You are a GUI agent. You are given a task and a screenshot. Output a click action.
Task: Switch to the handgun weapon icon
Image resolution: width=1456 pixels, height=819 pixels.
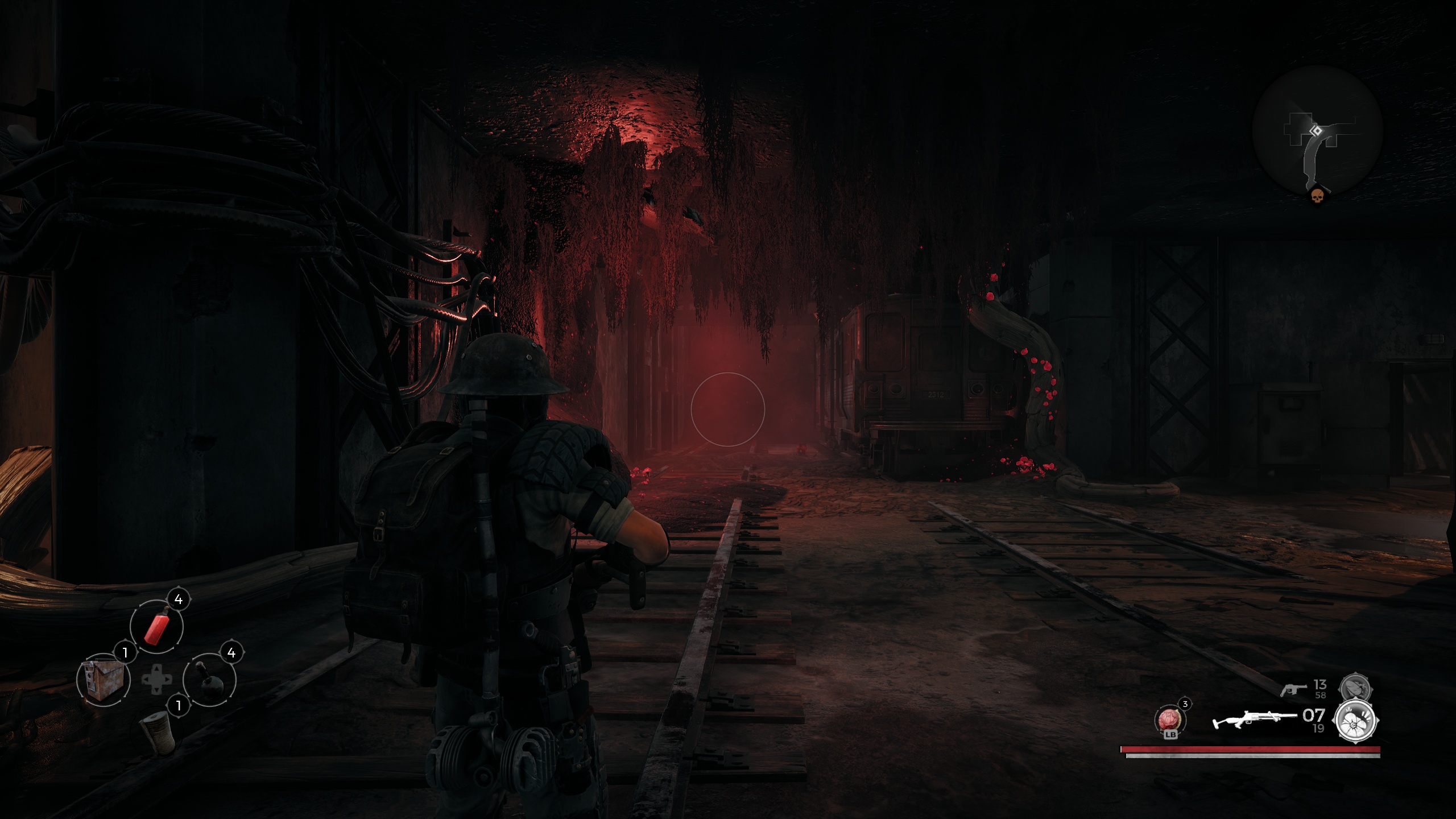click(1293, 690)
